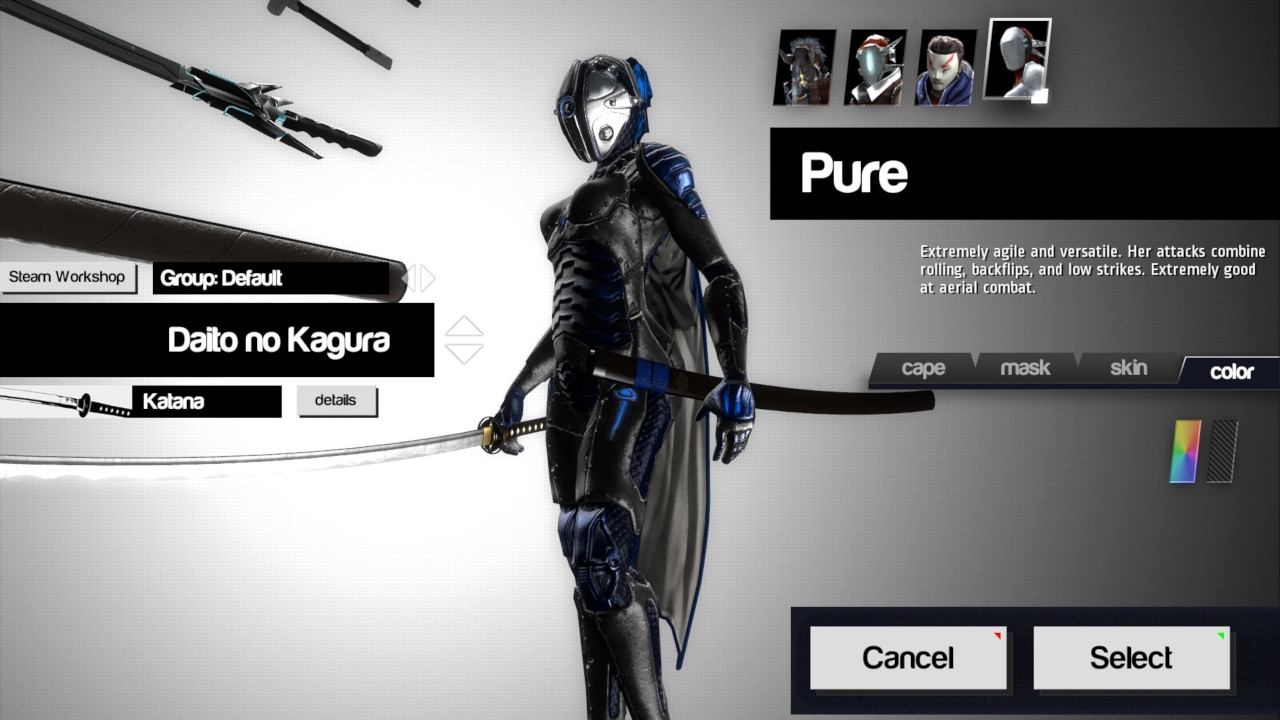Click the rainbow gradient color swatch
The image size is (1280, 720).
coord(1183,450)
